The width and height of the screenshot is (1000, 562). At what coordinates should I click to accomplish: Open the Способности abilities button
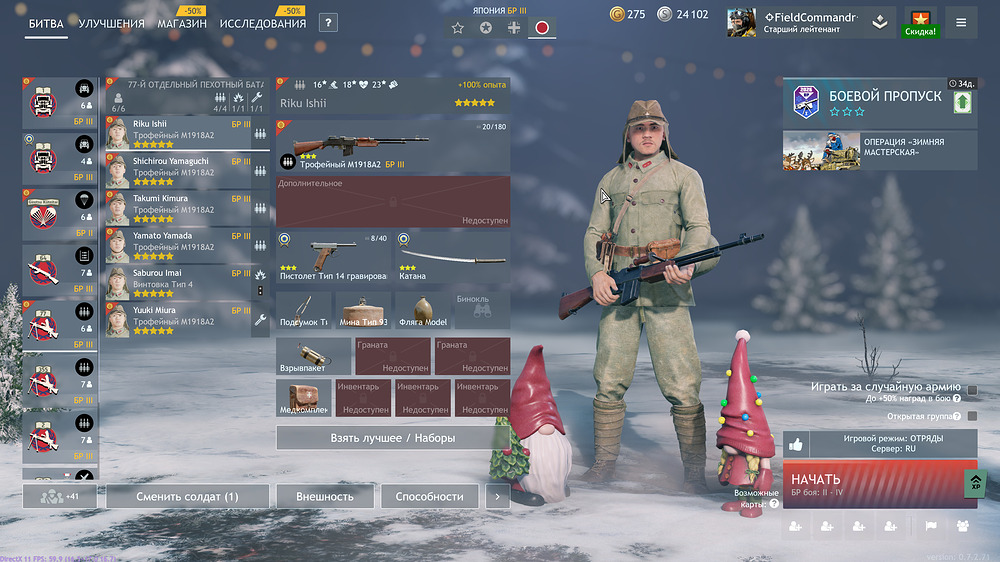[x=429, y=496]
